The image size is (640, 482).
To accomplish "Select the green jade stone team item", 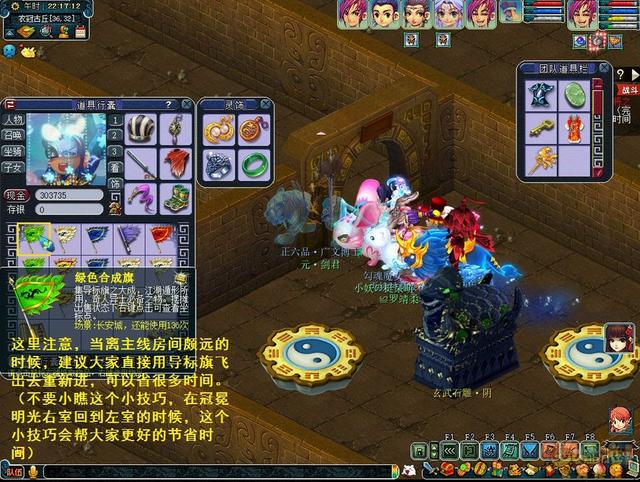I will pos(574,95).
